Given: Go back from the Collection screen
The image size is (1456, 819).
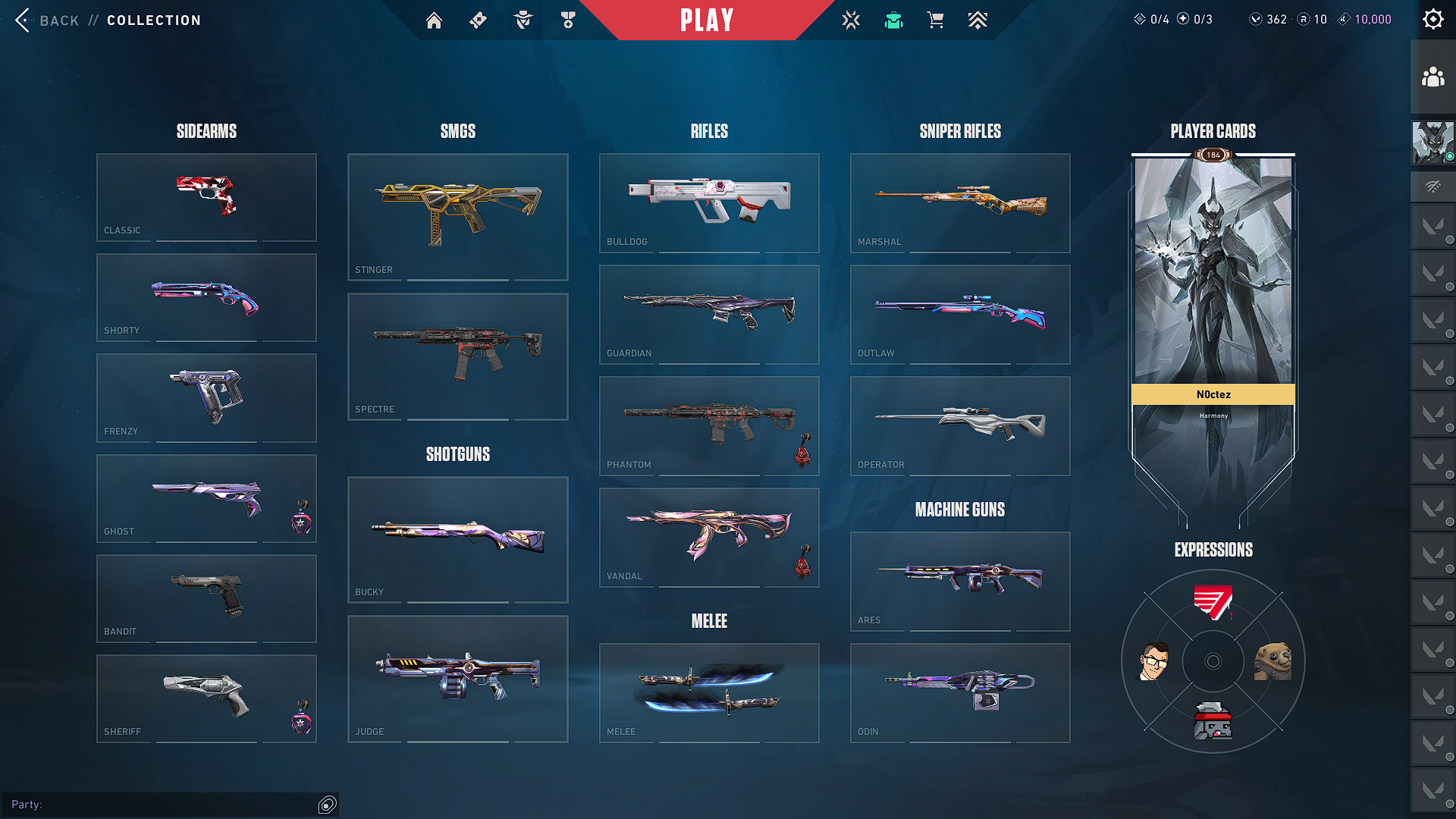Looking at the screenshot, I should [x=45, y=20].
